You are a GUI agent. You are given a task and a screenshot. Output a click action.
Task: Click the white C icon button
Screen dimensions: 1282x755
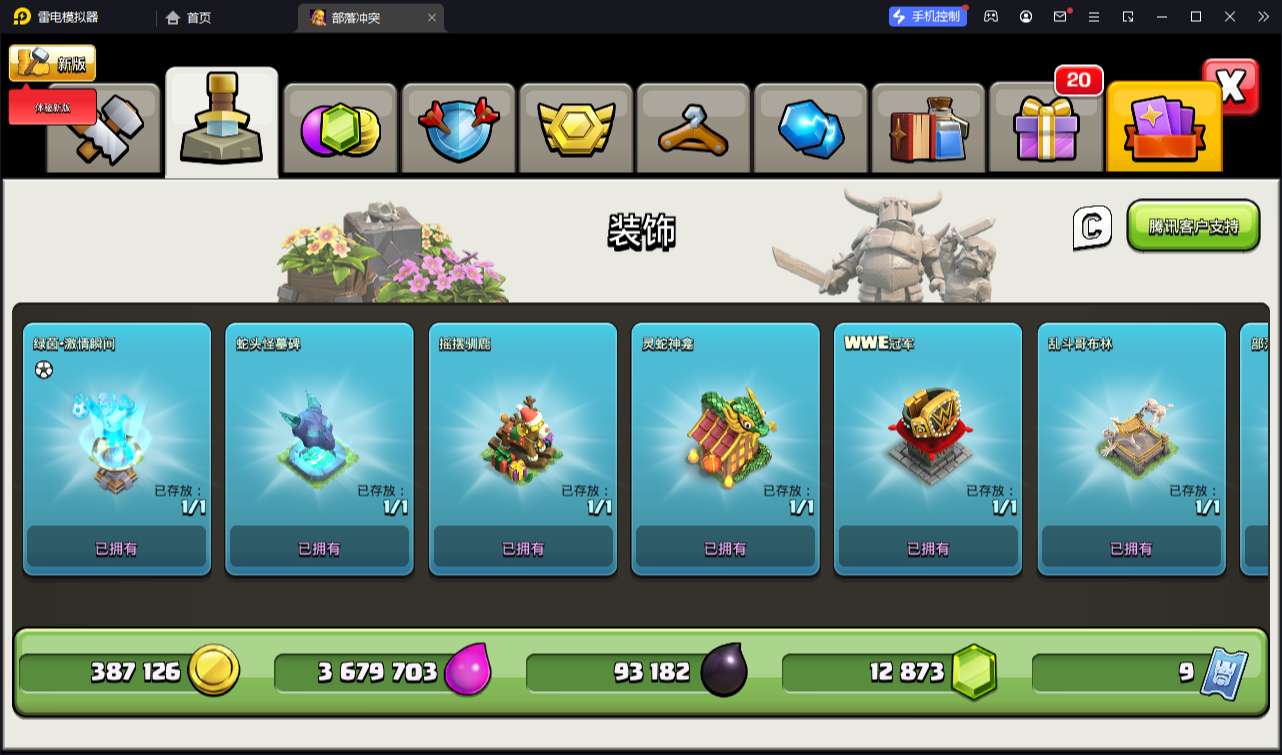click(x=1092, y=227)
